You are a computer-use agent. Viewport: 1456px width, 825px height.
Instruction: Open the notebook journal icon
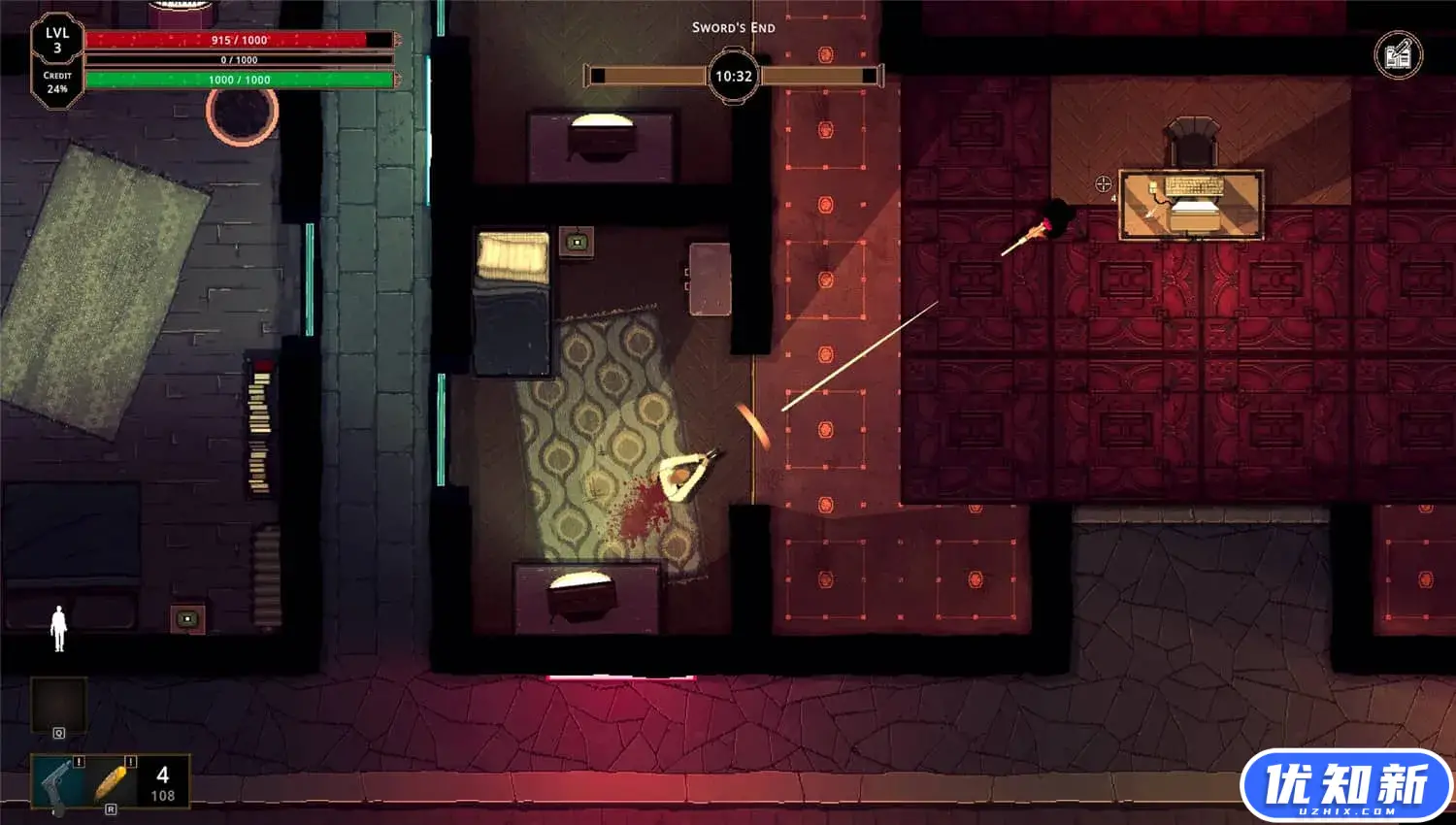(1398, 55)
